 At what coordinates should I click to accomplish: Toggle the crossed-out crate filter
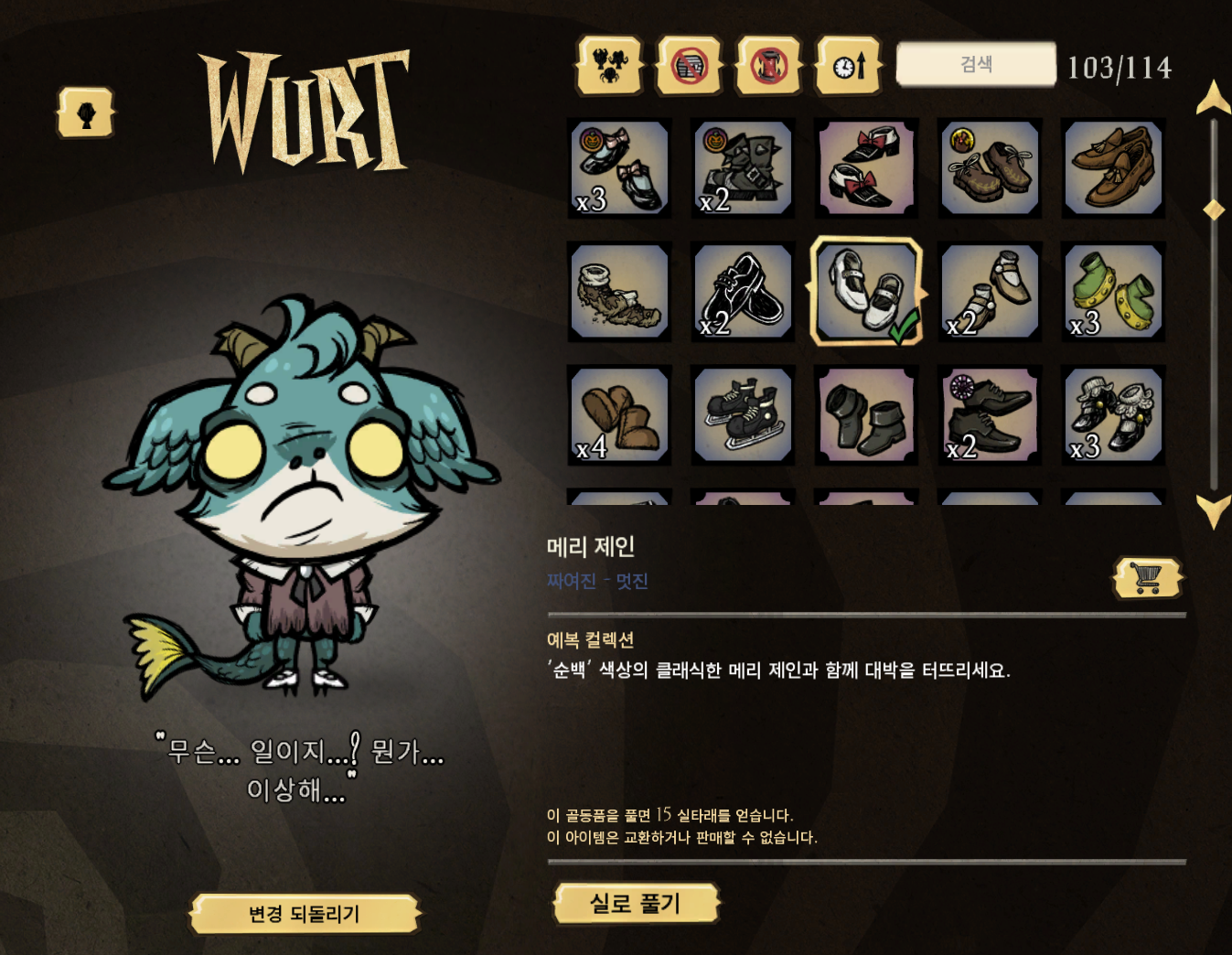[690, 66]
